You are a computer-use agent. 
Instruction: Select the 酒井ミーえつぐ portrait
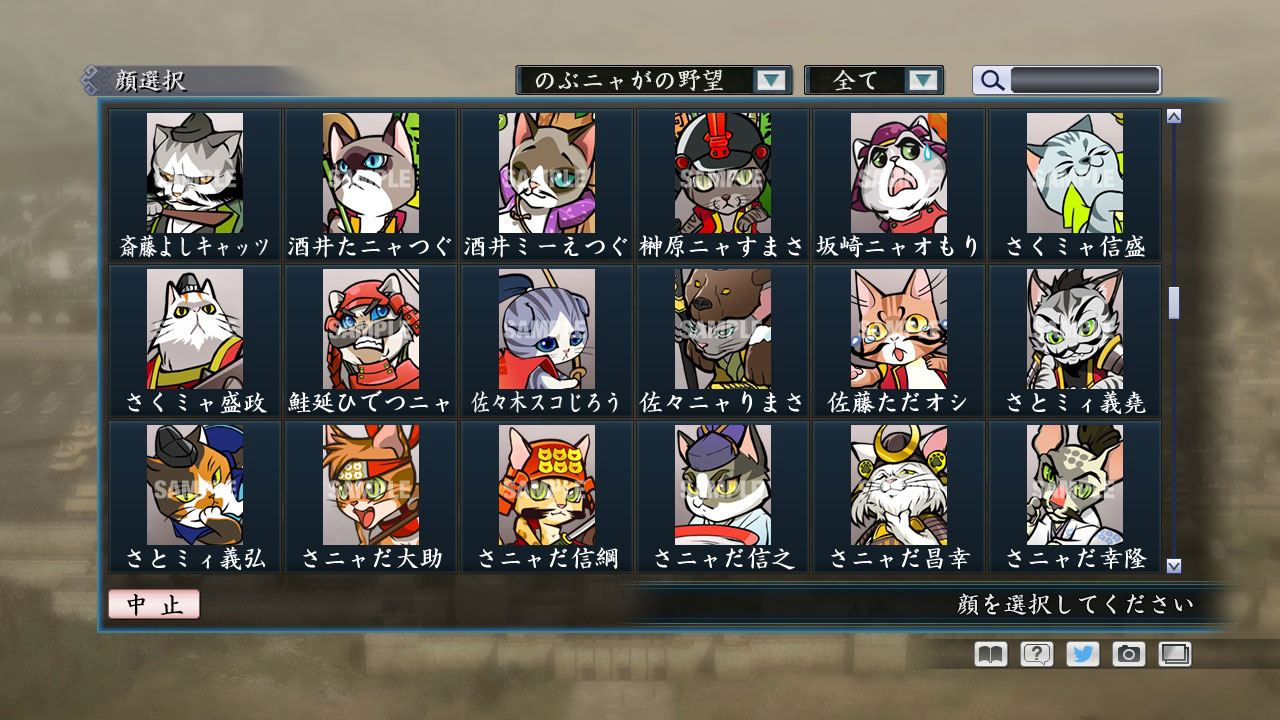pos(545,172)
